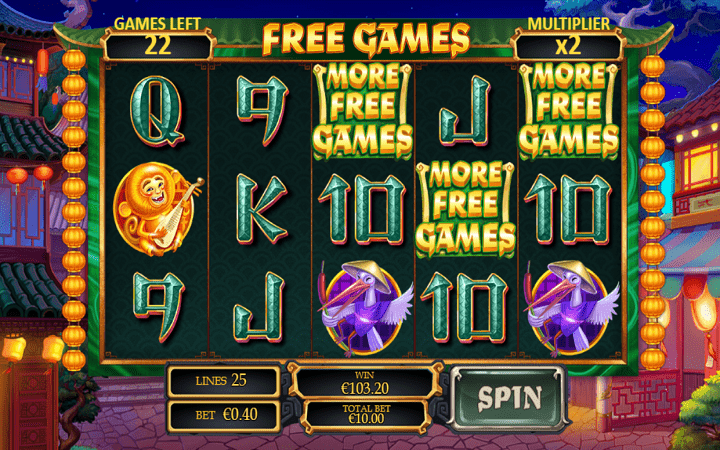The width and height of the screenshot is (720, 450).
Task: Open the BET €0.40 selector
Action: (222, 413)
